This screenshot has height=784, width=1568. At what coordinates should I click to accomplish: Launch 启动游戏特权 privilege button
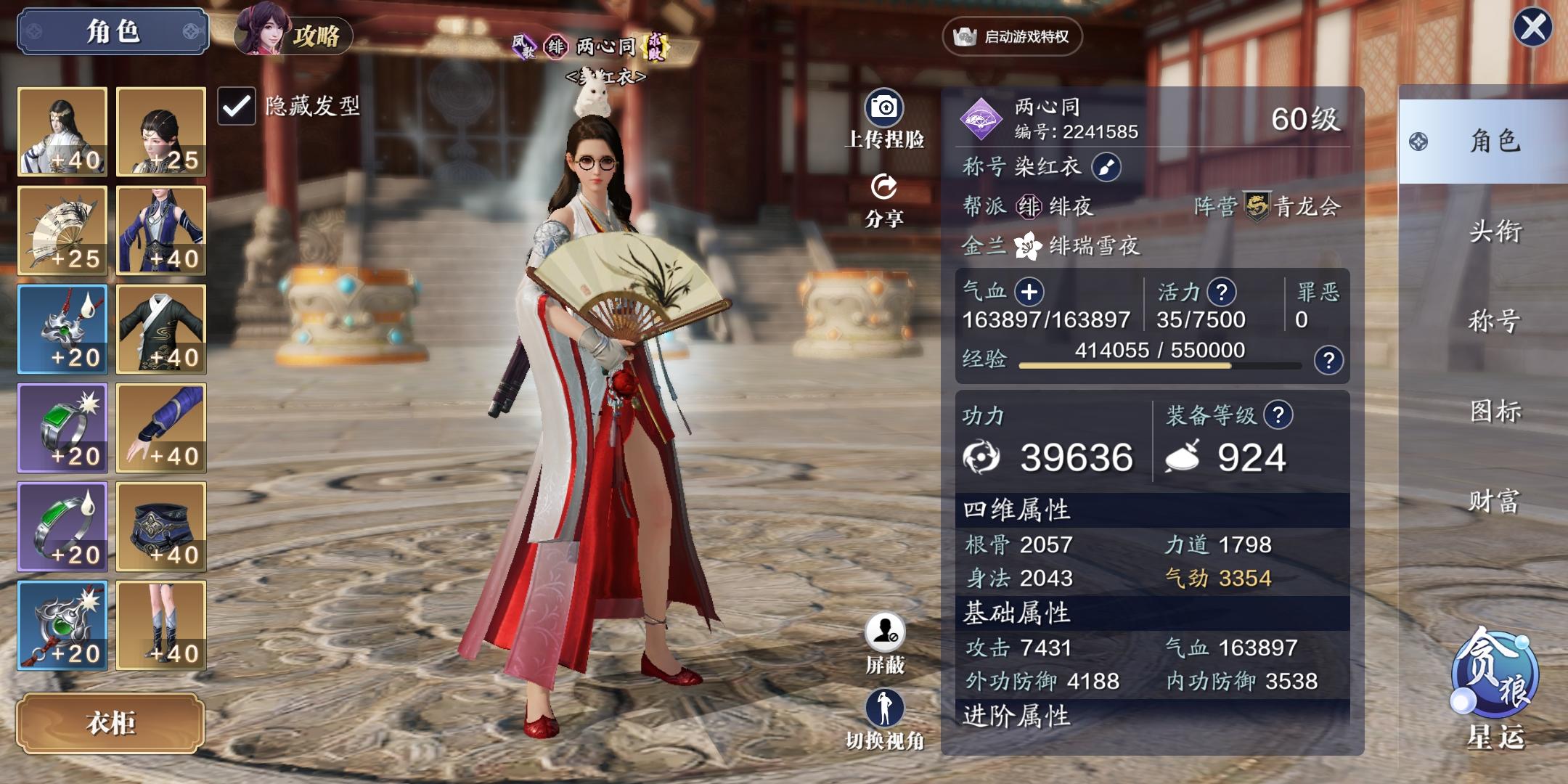(x=1012, y=36)
